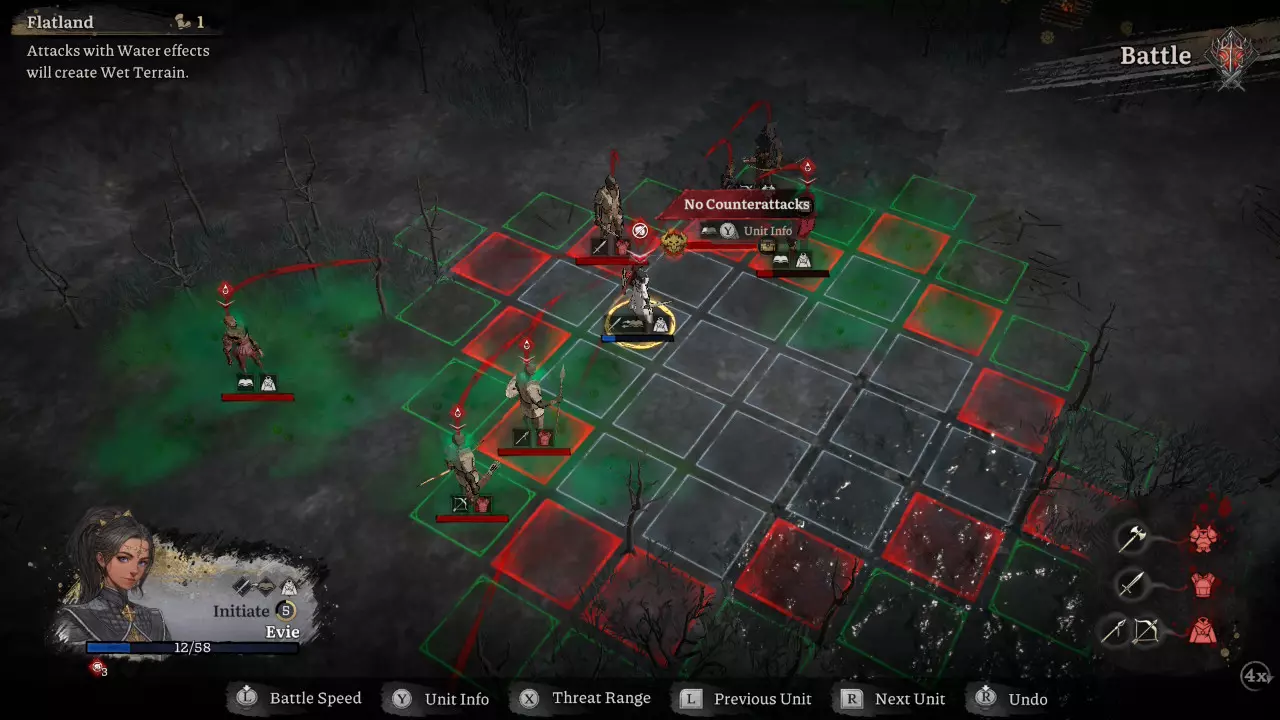The width and height of the screenshot is (1280, 720).
Task: Open Battle Speed option in bottom bar
Action: click(300, 699)
